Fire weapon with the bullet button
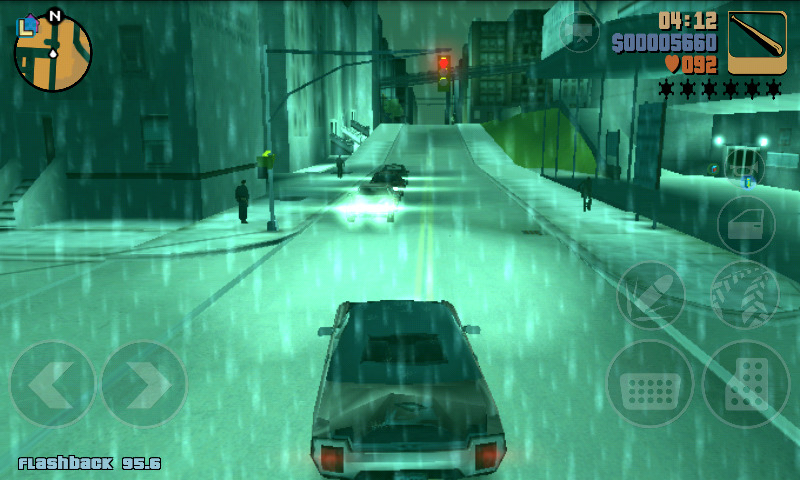Viewport: 800px width, 480px height. [650, 295]
